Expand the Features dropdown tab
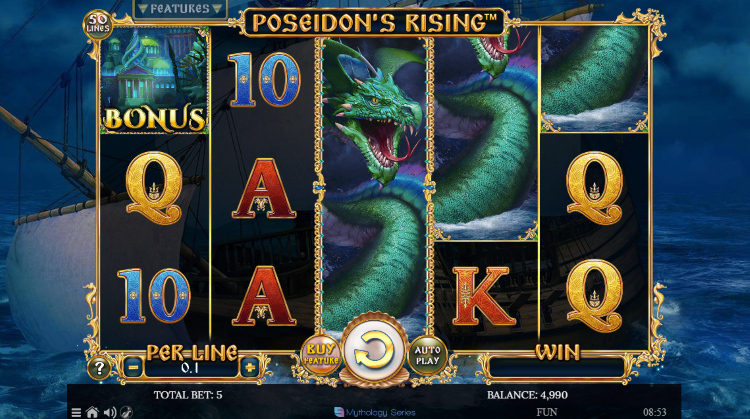The height and width of the screenshot is (419, 750). click(x=179, y=9)
